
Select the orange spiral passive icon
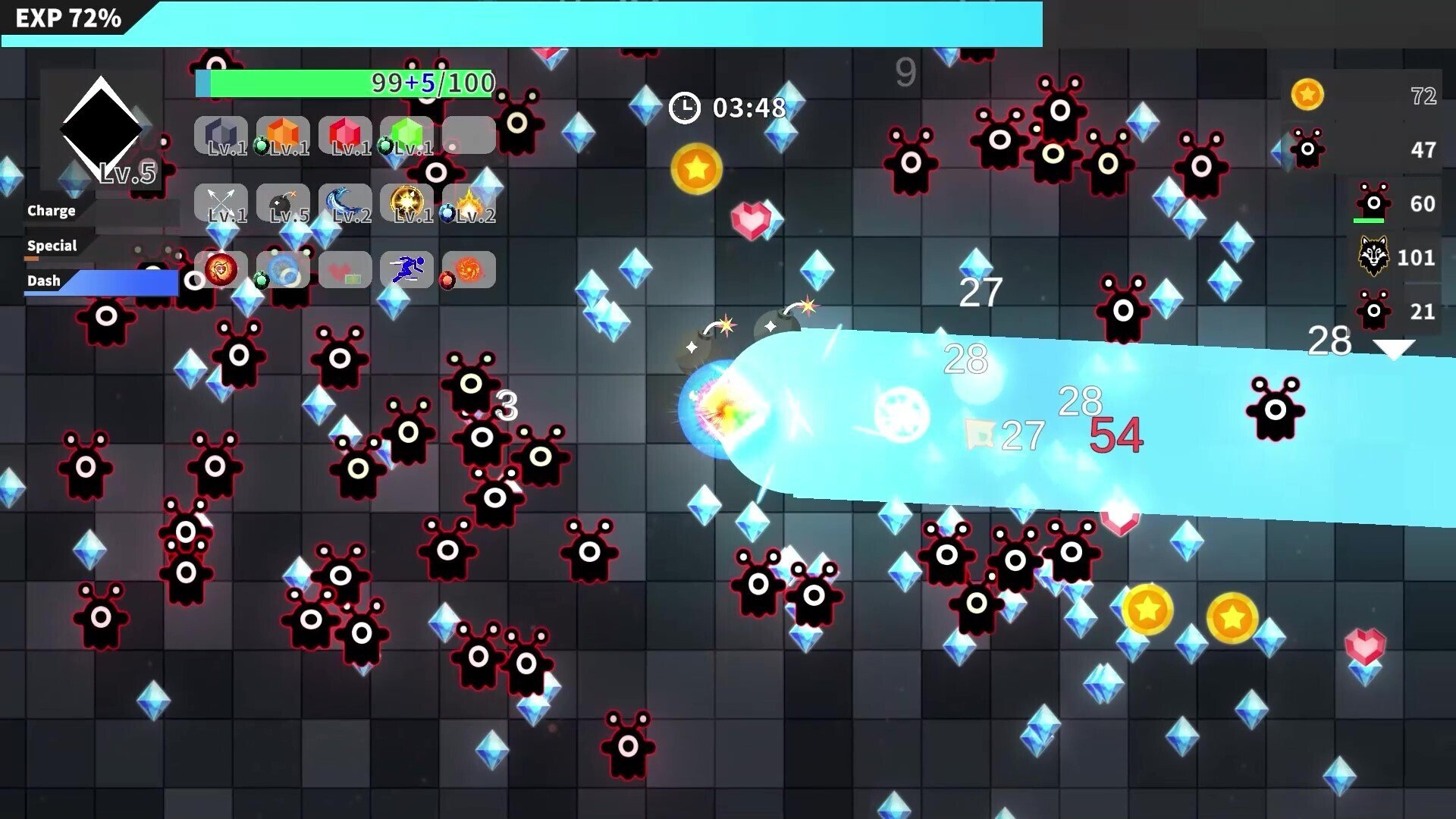[468, 269]
